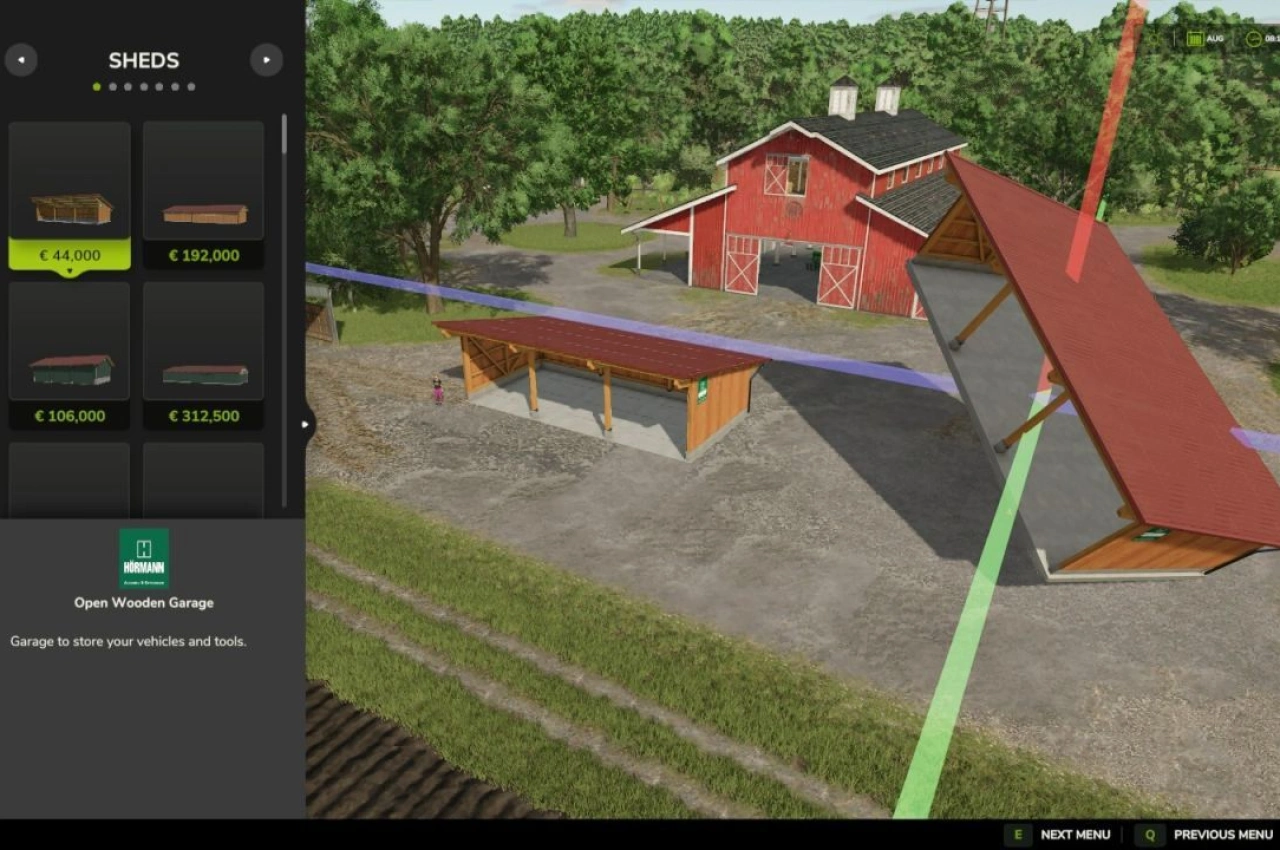The height and width of the screenshot is (850, 1280).
Task: Select the right arrow beside SHEDS
Action: coord(266,60)
